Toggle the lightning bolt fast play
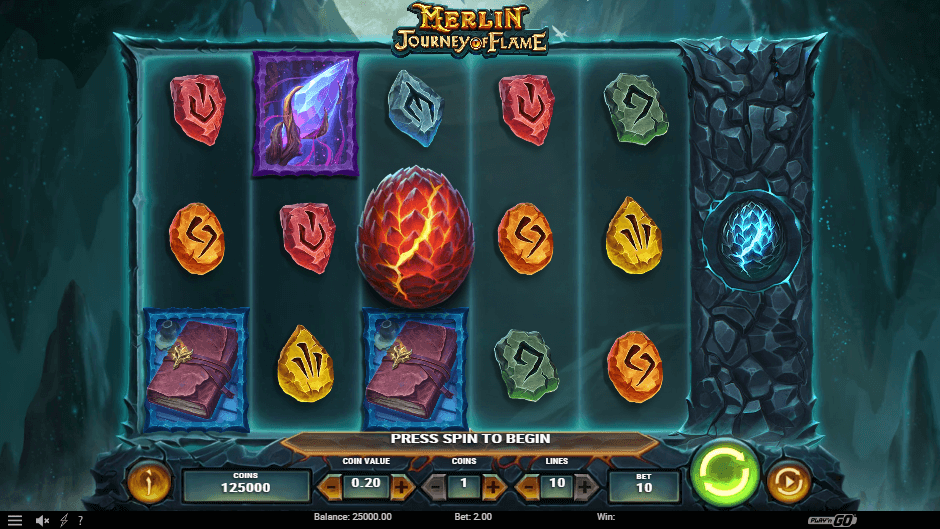940x529 pixels. [x=64, y=521]
